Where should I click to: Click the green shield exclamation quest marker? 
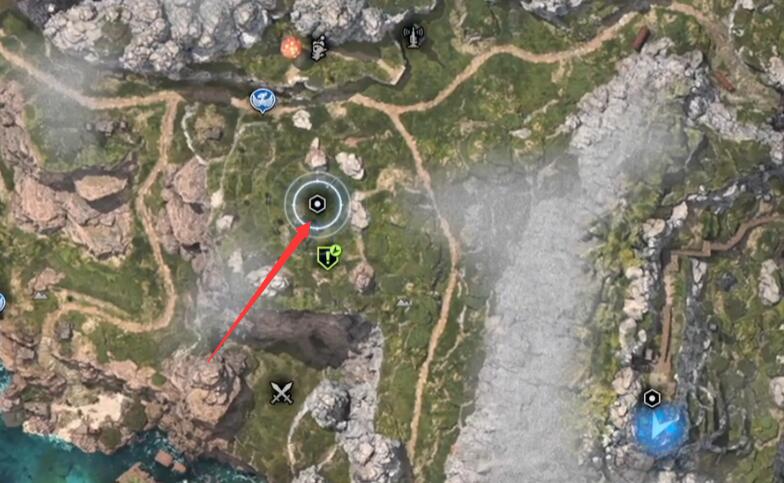click(328, 257)
